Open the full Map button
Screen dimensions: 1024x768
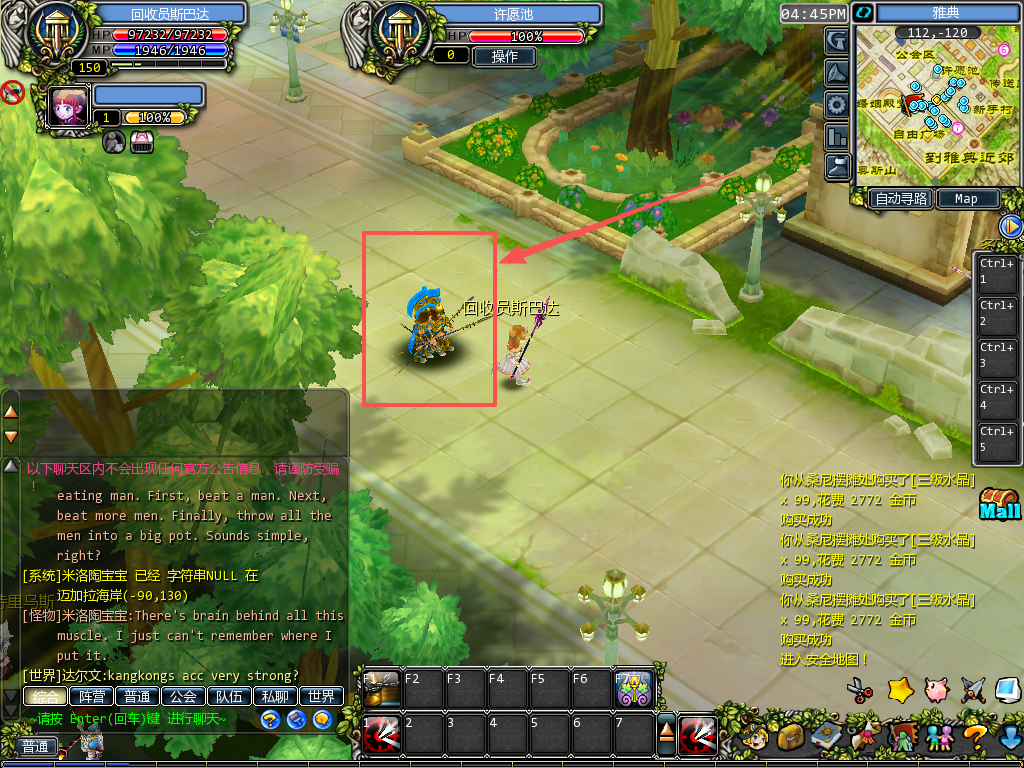coord(966,199)
